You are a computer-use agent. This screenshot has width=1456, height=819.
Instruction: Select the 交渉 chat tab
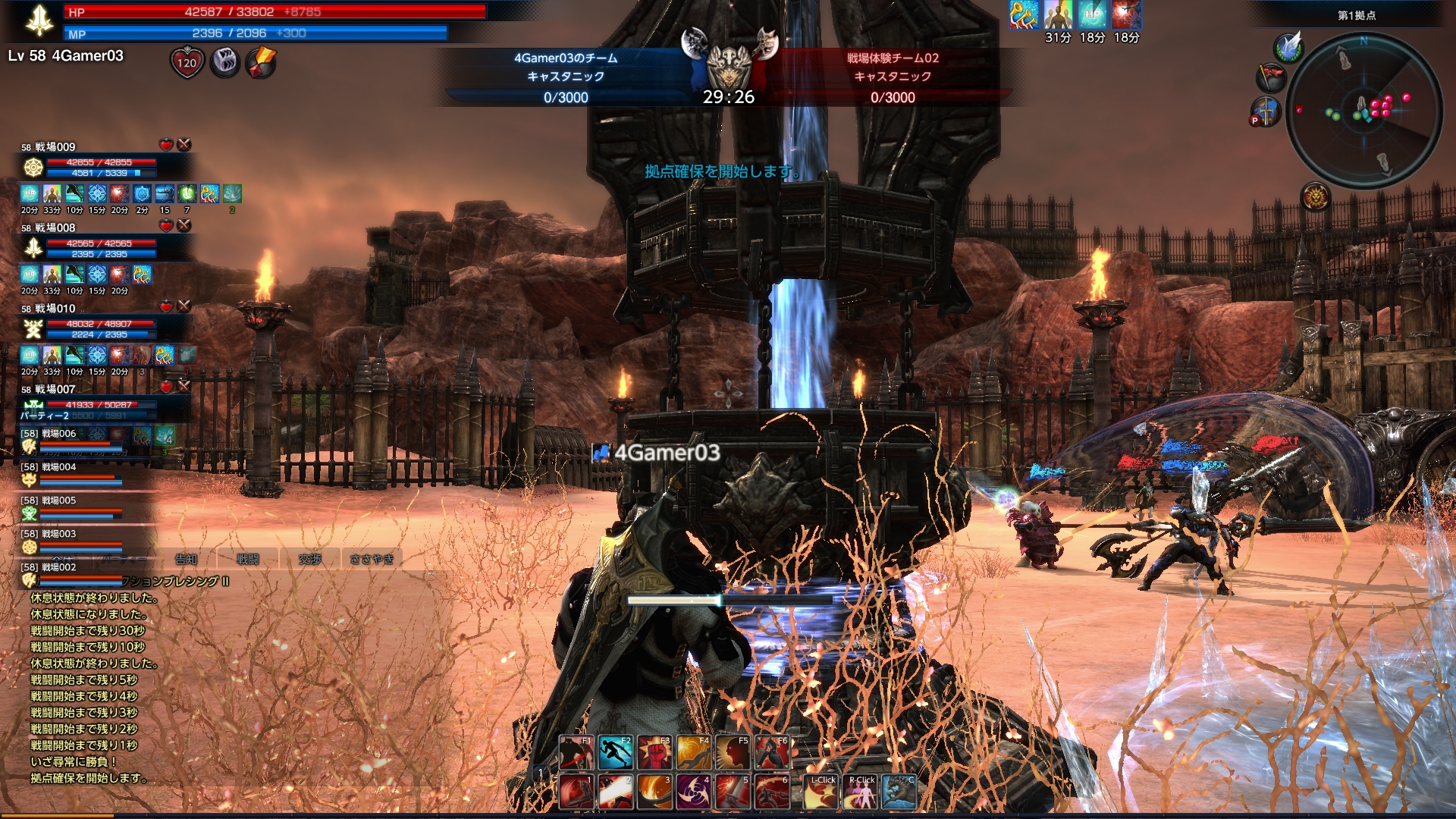pos(310,560)
